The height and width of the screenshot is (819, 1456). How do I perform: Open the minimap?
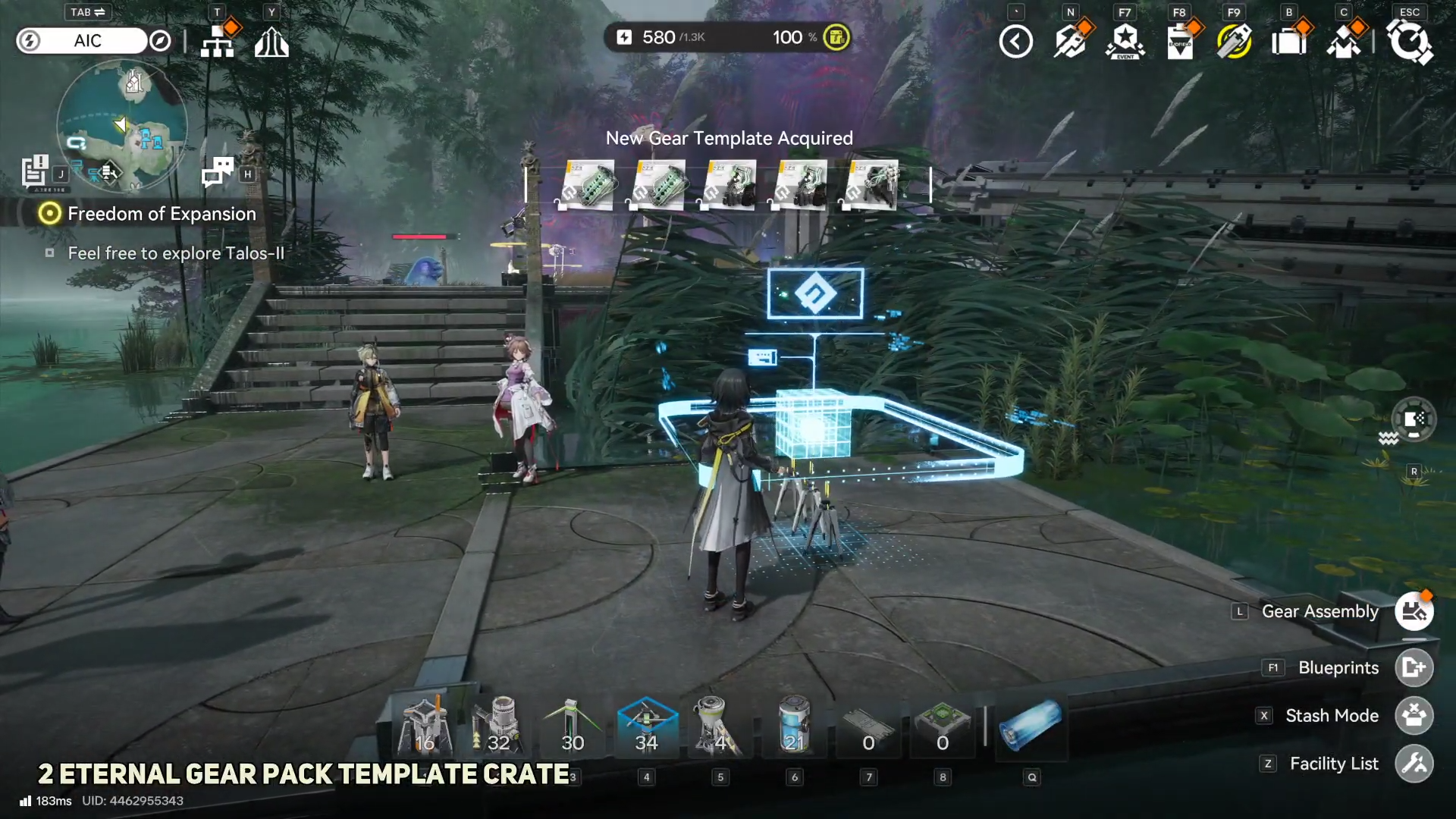[x=122, y=126]
